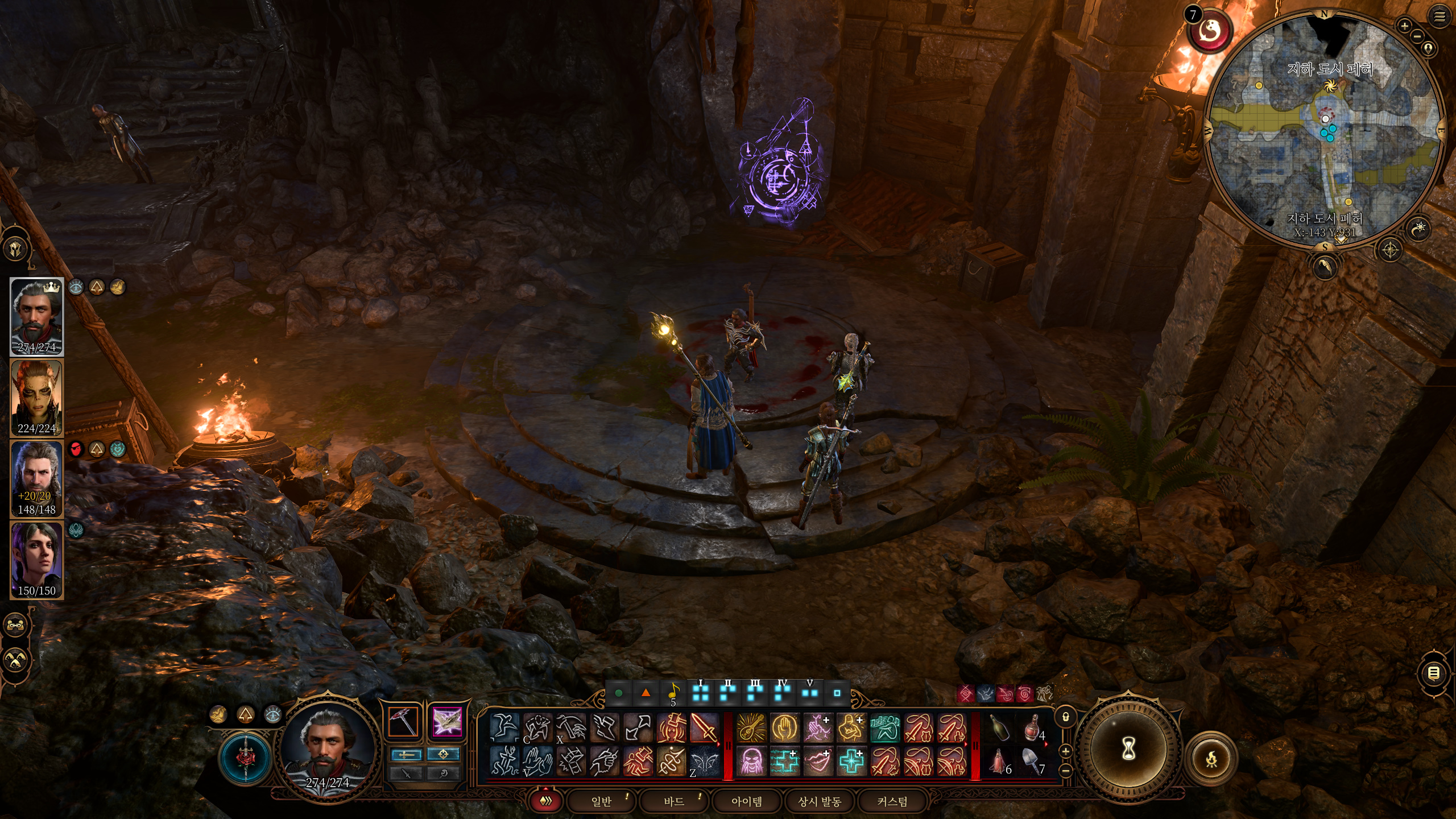
Task: Use the shovel item in hotbar
Action: pos(1032,761)
